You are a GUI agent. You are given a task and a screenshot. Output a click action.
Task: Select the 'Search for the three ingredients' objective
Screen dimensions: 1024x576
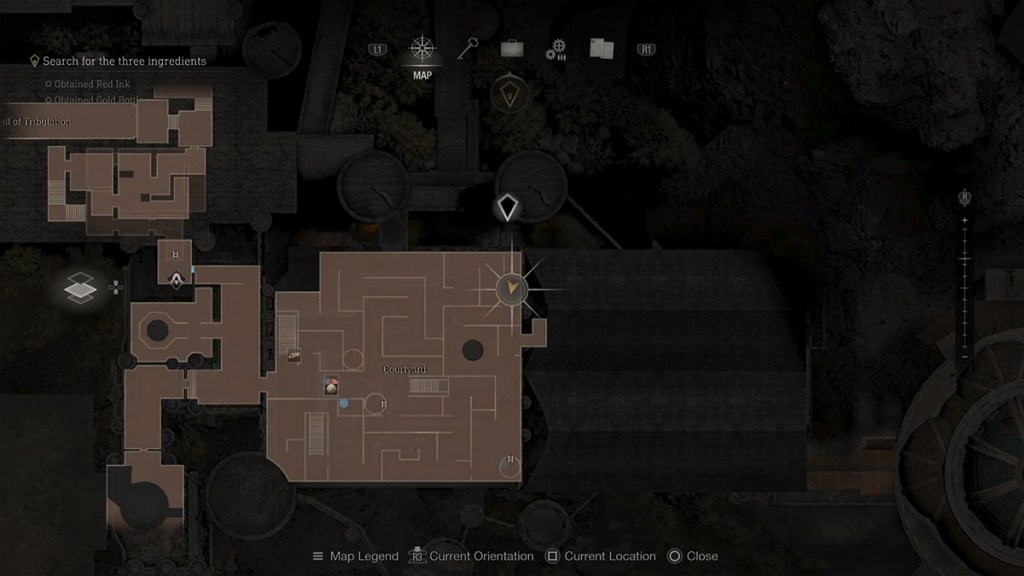click(x=123, y=61)
